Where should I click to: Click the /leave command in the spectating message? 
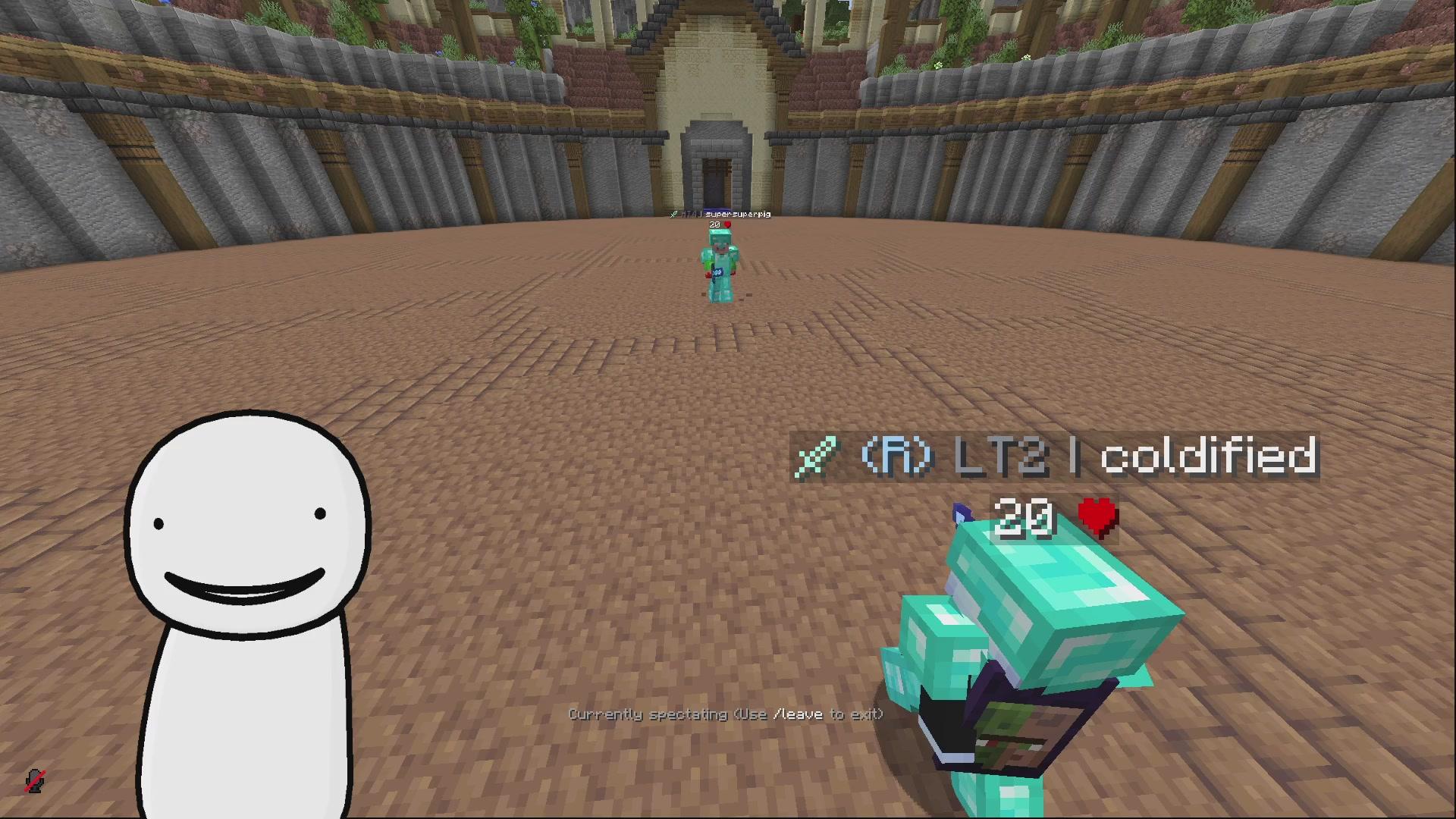point(790,714)
